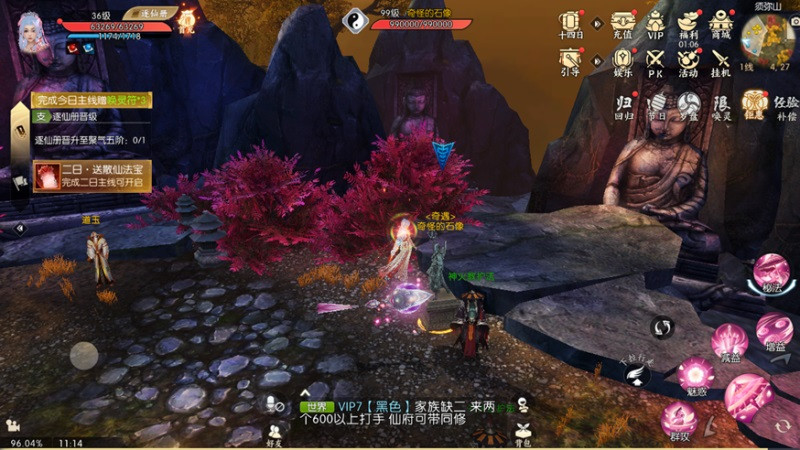Click the 须弥山 minimap
This screenshot has height=450, width=800.
tap(767, 36)
